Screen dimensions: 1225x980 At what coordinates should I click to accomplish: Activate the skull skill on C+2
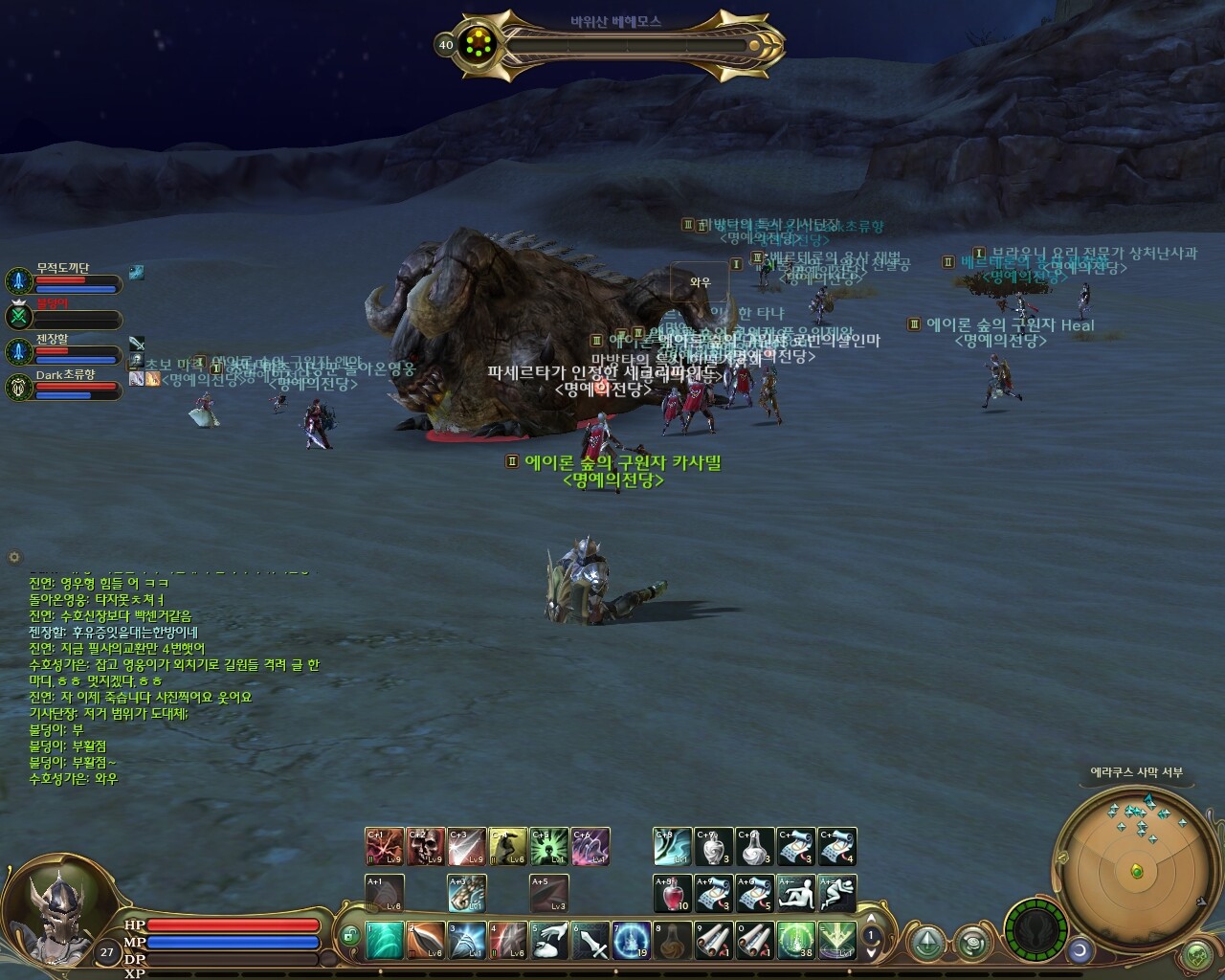click(426, 847)
